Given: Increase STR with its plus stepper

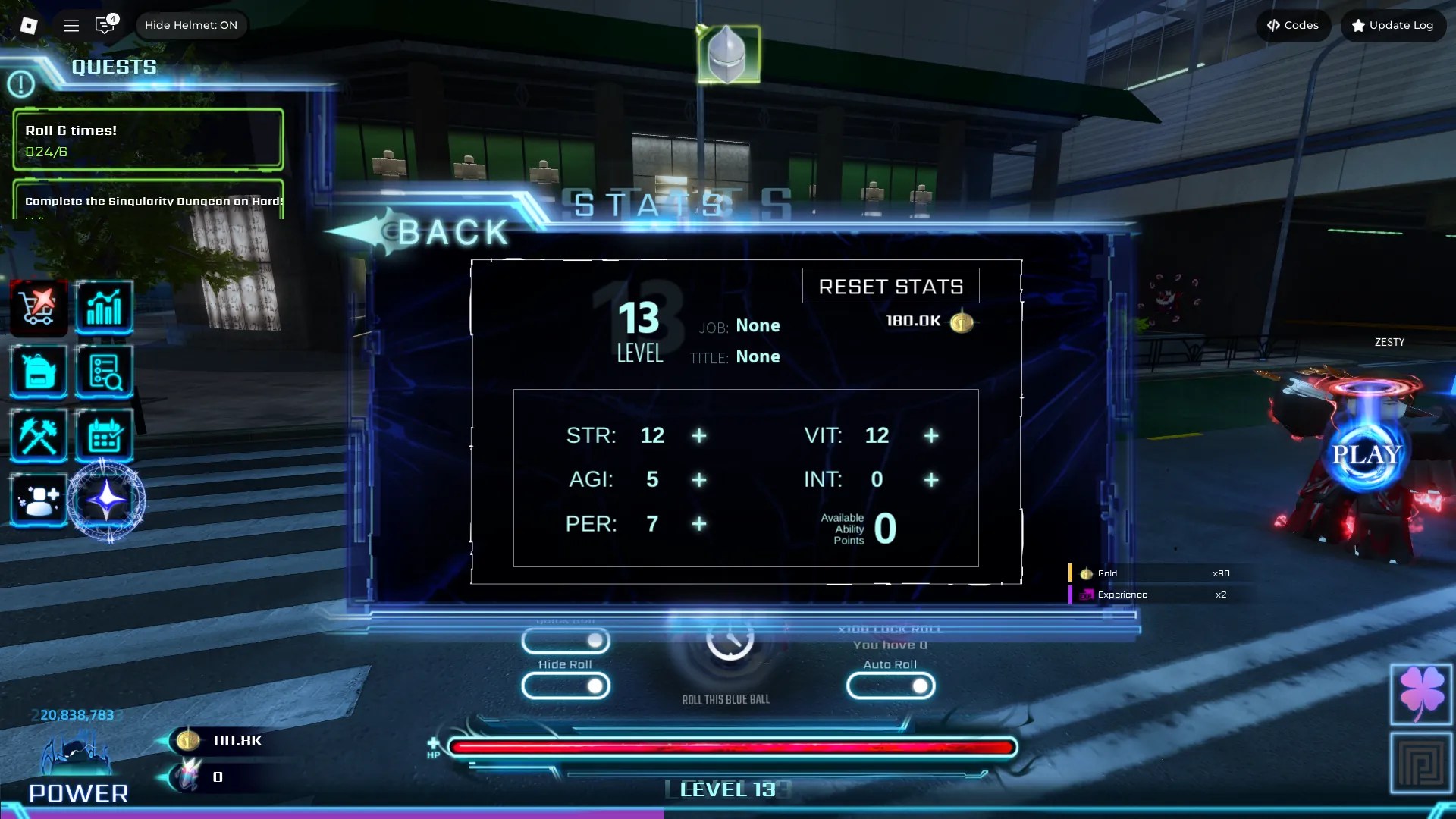Looking at the screenshot, I should [698, 436].
